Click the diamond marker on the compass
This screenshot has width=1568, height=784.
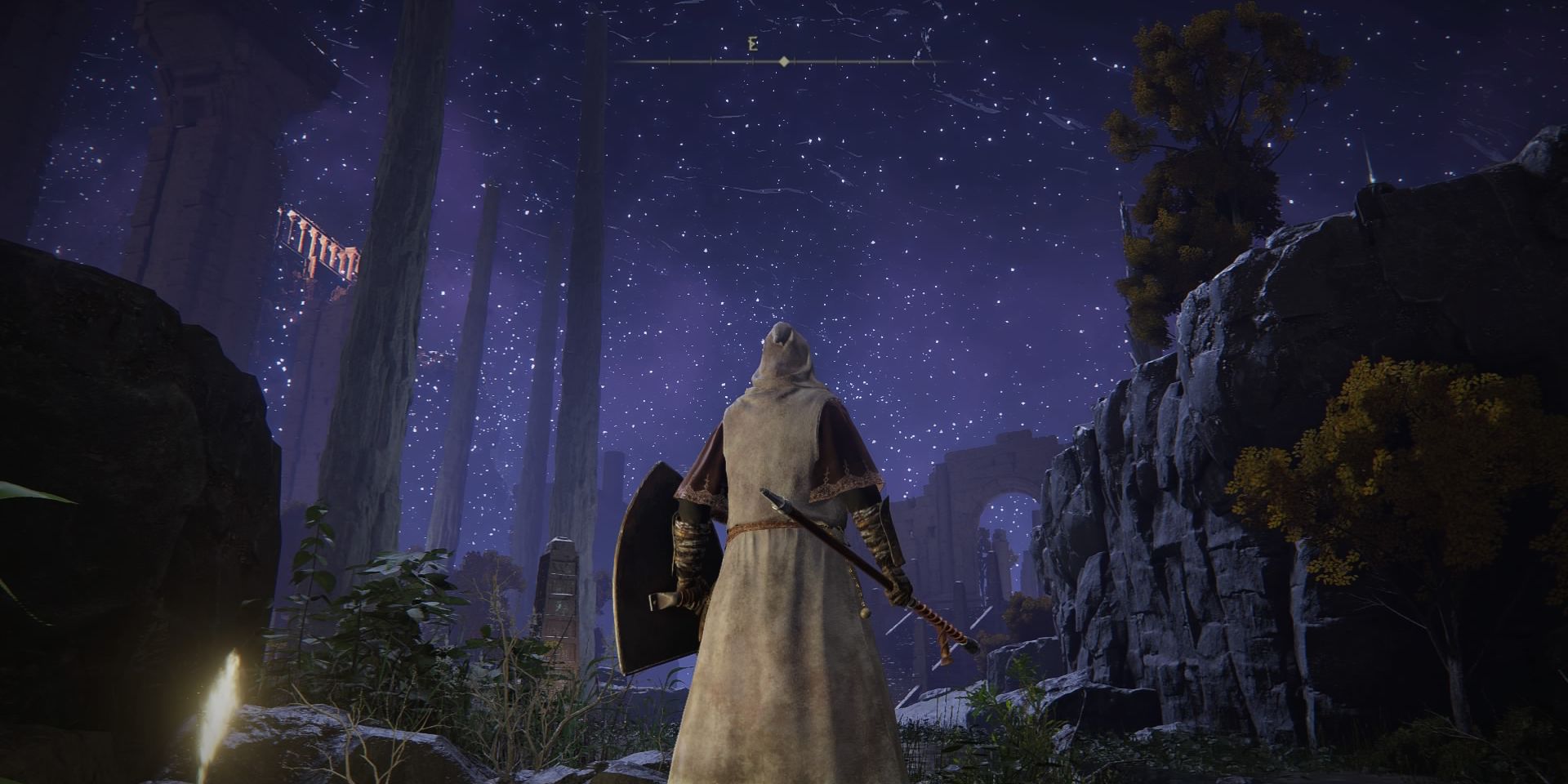(x=784, y=61)
